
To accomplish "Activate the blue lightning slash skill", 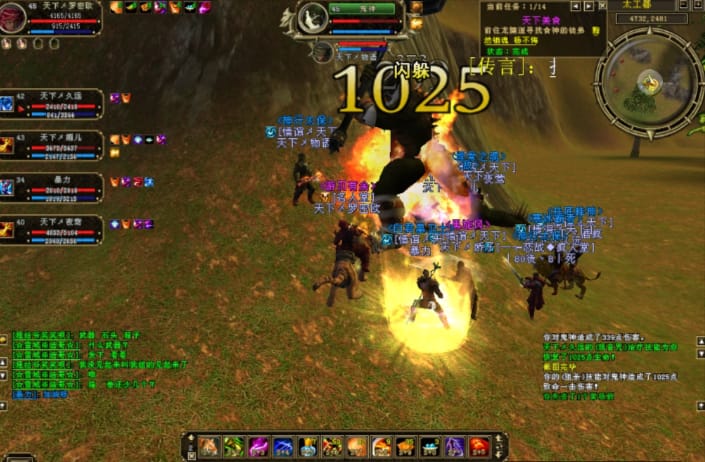I will tap(283, 446).
